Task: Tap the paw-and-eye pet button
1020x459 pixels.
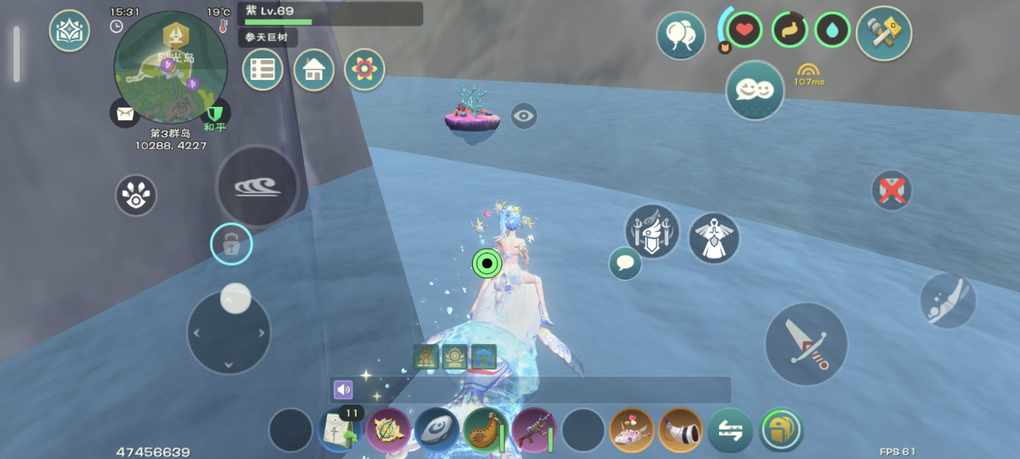Action: (x=136, y=196)
